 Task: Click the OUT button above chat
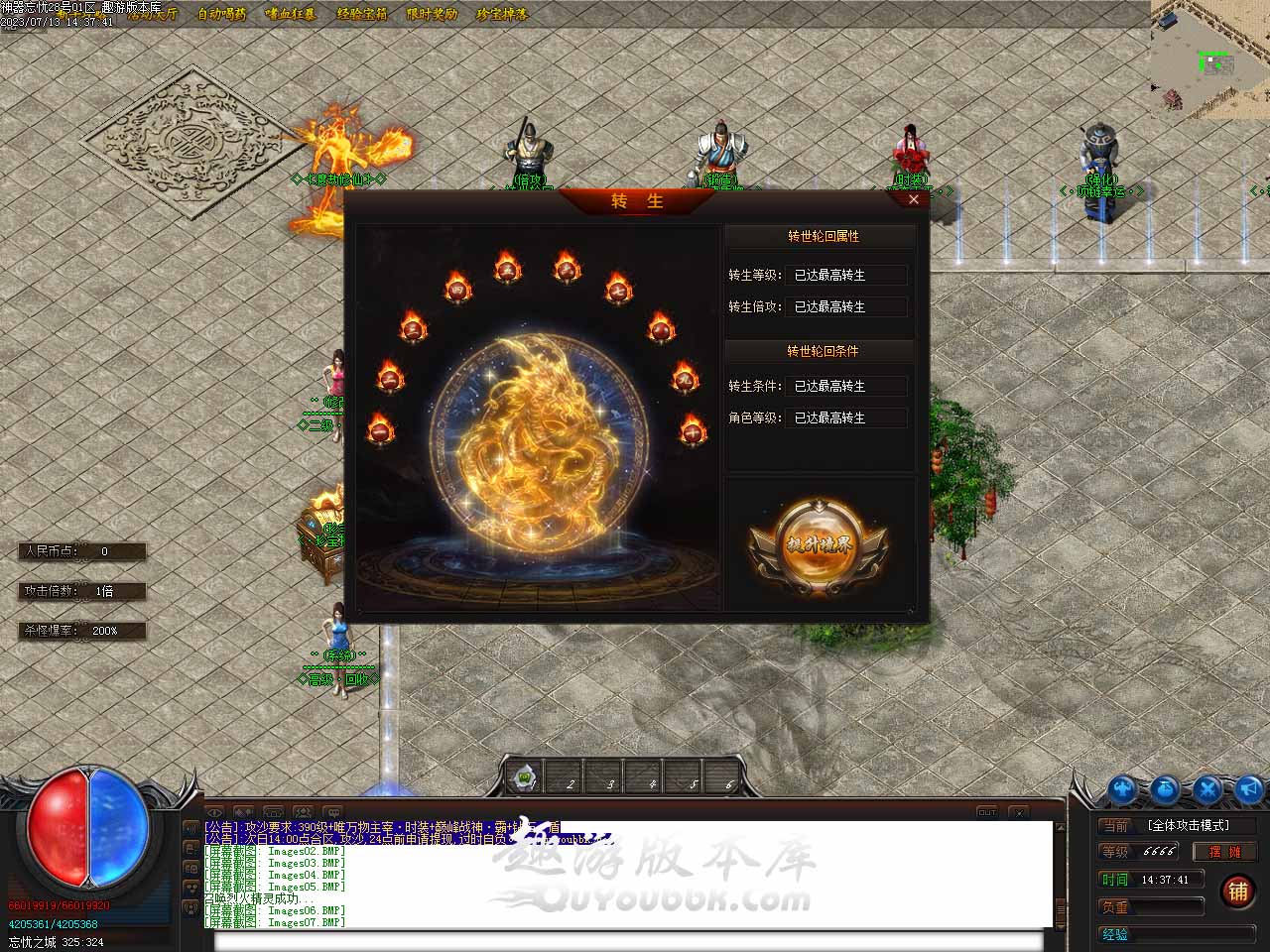pyautogui.click(x=986, y=812)
